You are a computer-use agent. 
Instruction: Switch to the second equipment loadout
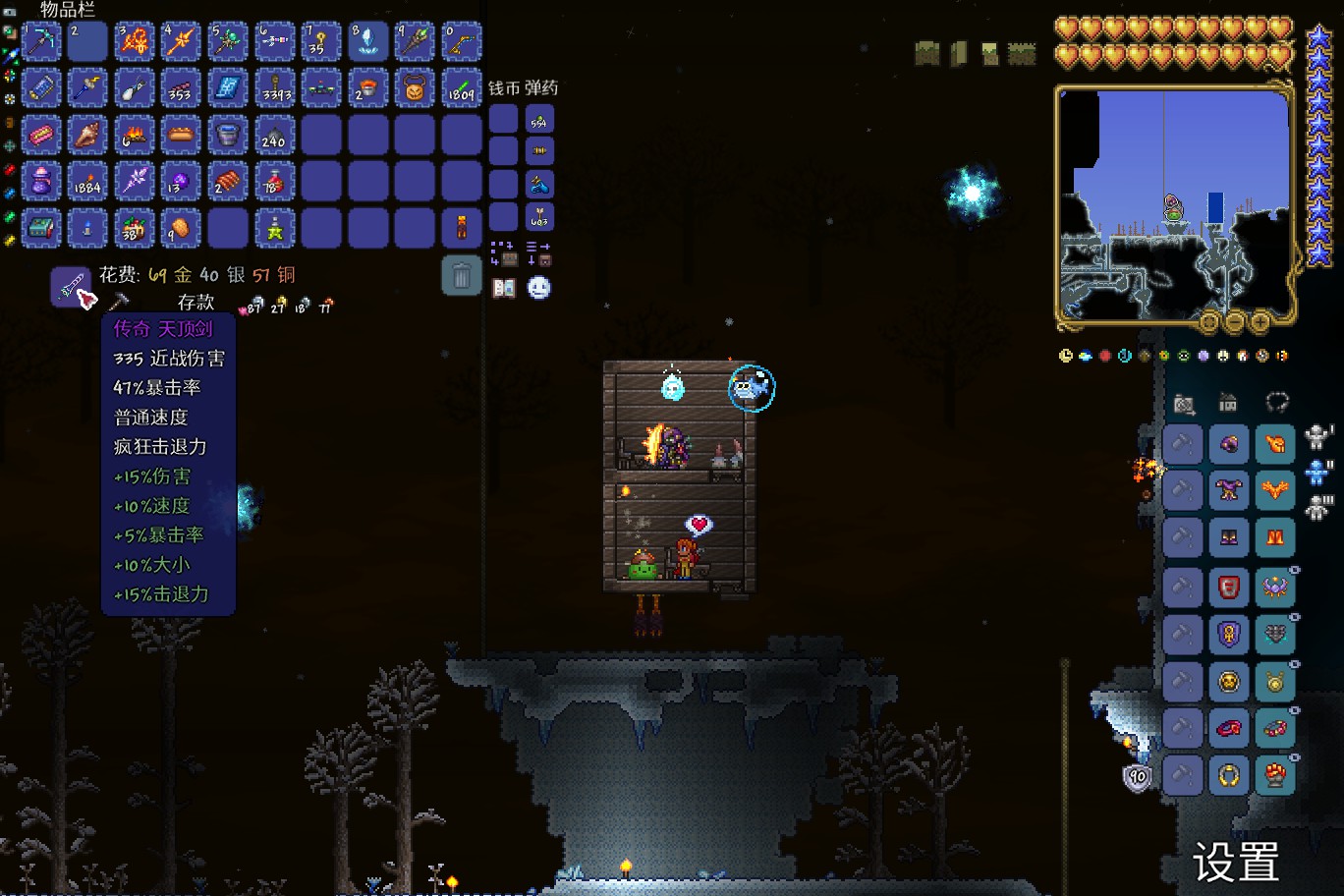pyautogui.click(x=1318, y=473)
